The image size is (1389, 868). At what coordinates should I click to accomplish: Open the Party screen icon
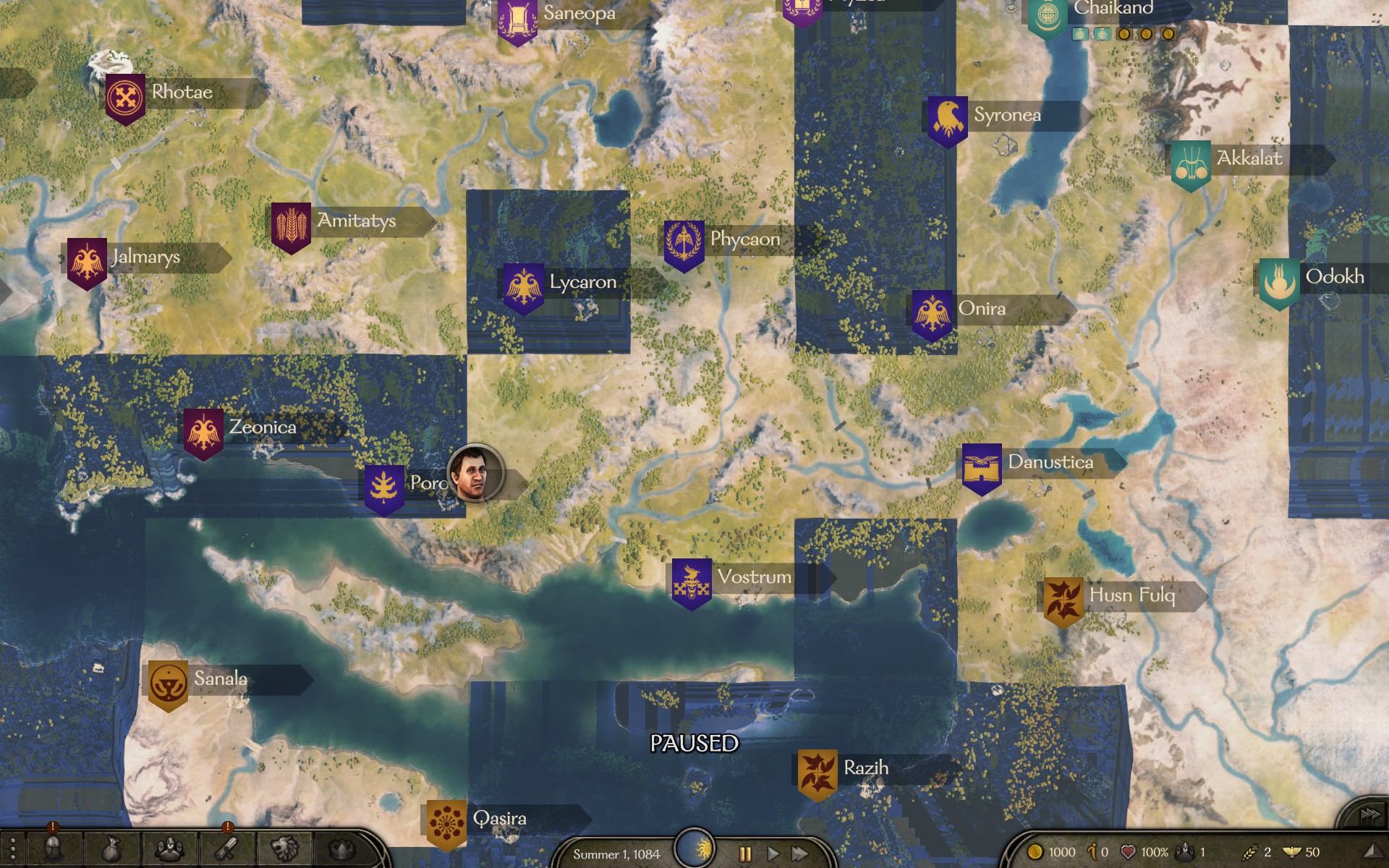[x=170, y=849]
